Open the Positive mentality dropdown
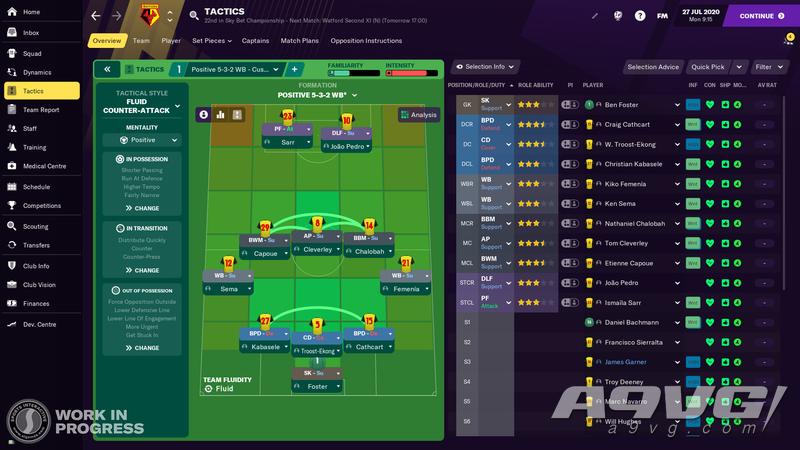Screen dimensions: 800x450 [x=141, y=140]
